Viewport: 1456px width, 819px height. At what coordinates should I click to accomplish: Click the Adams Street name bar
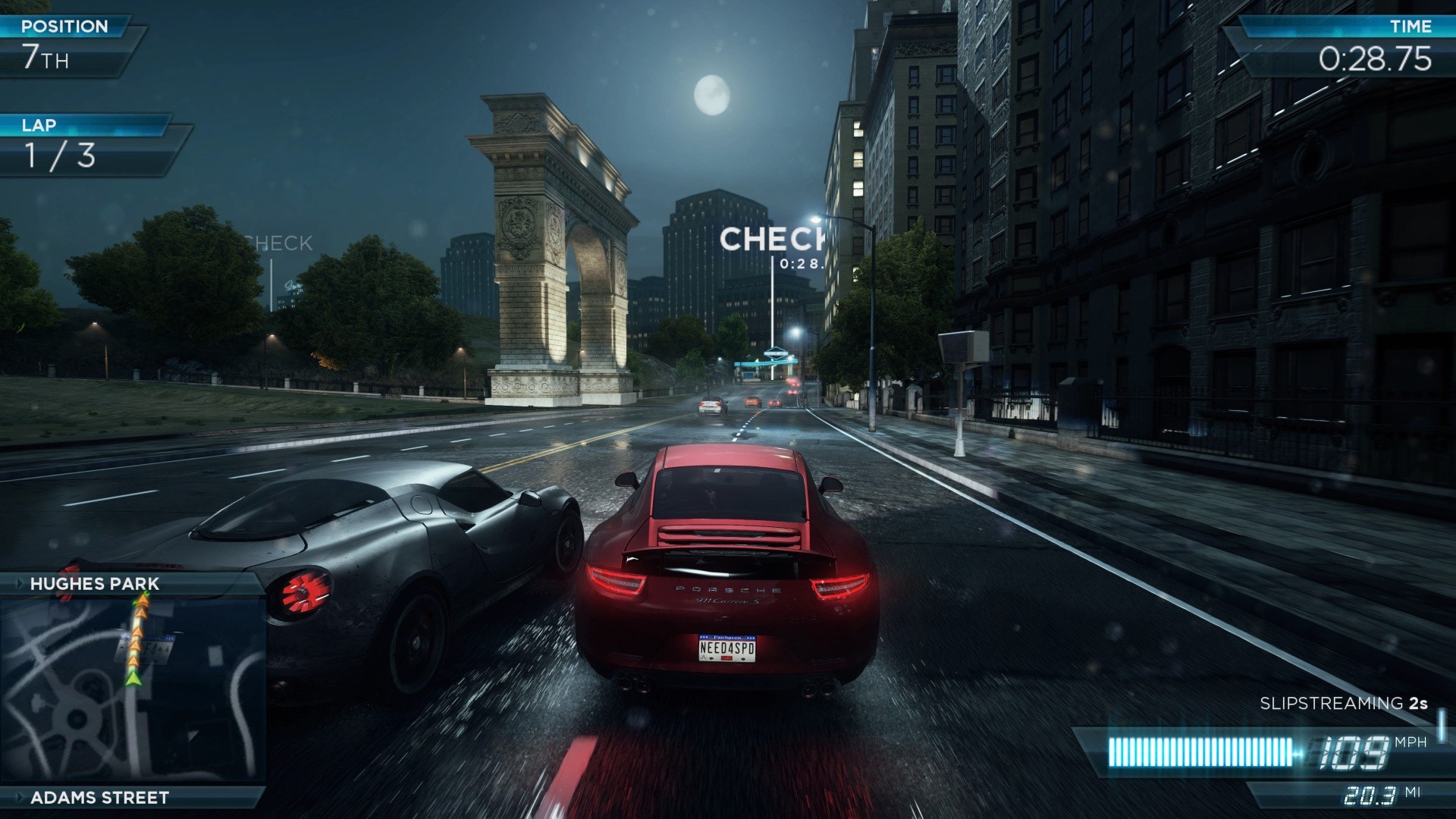coord(99,797)
